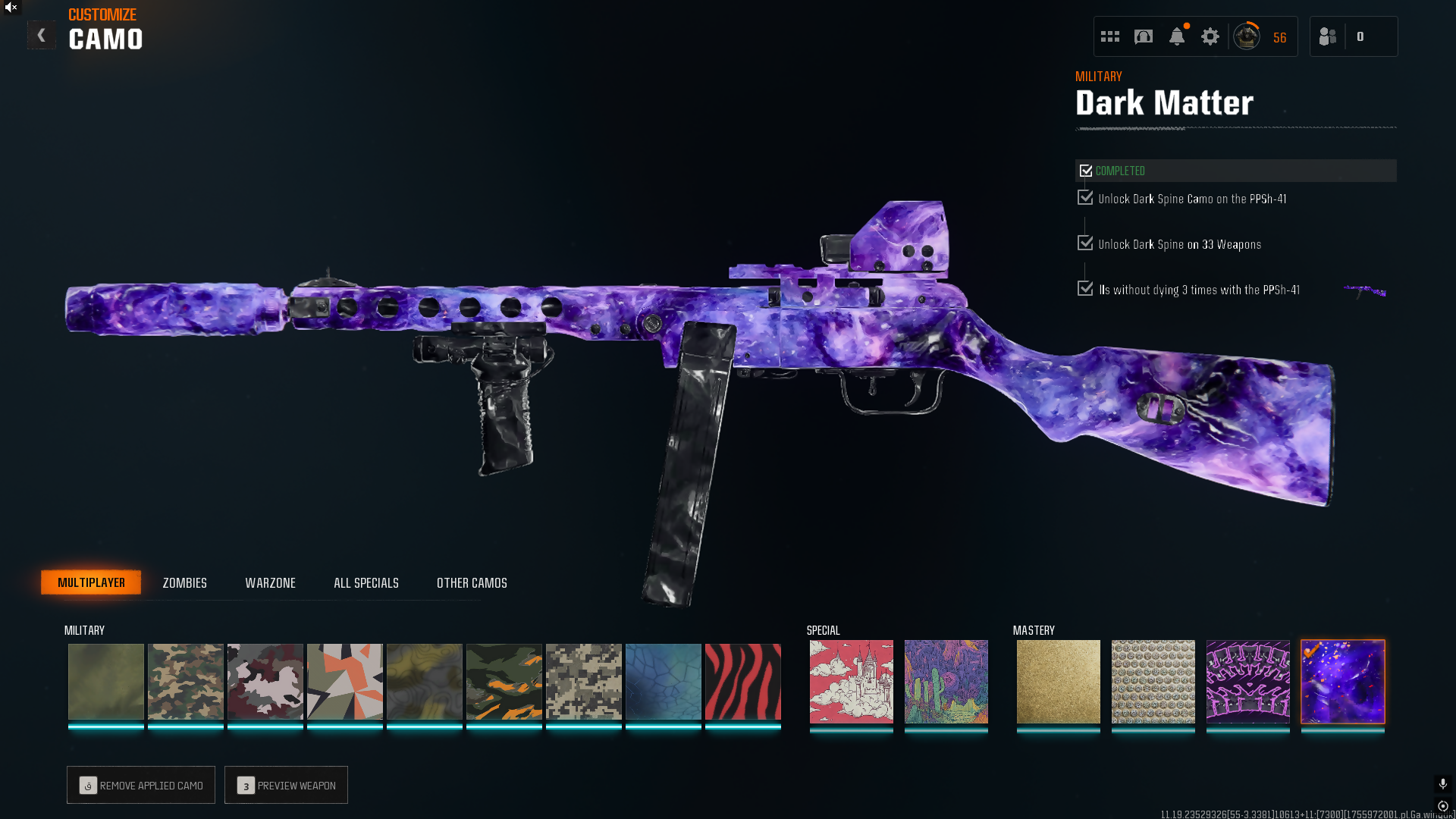Switch to the Zombies camo tab
Viewport: 1456px width, 819px height.
(x=184, y=582)
